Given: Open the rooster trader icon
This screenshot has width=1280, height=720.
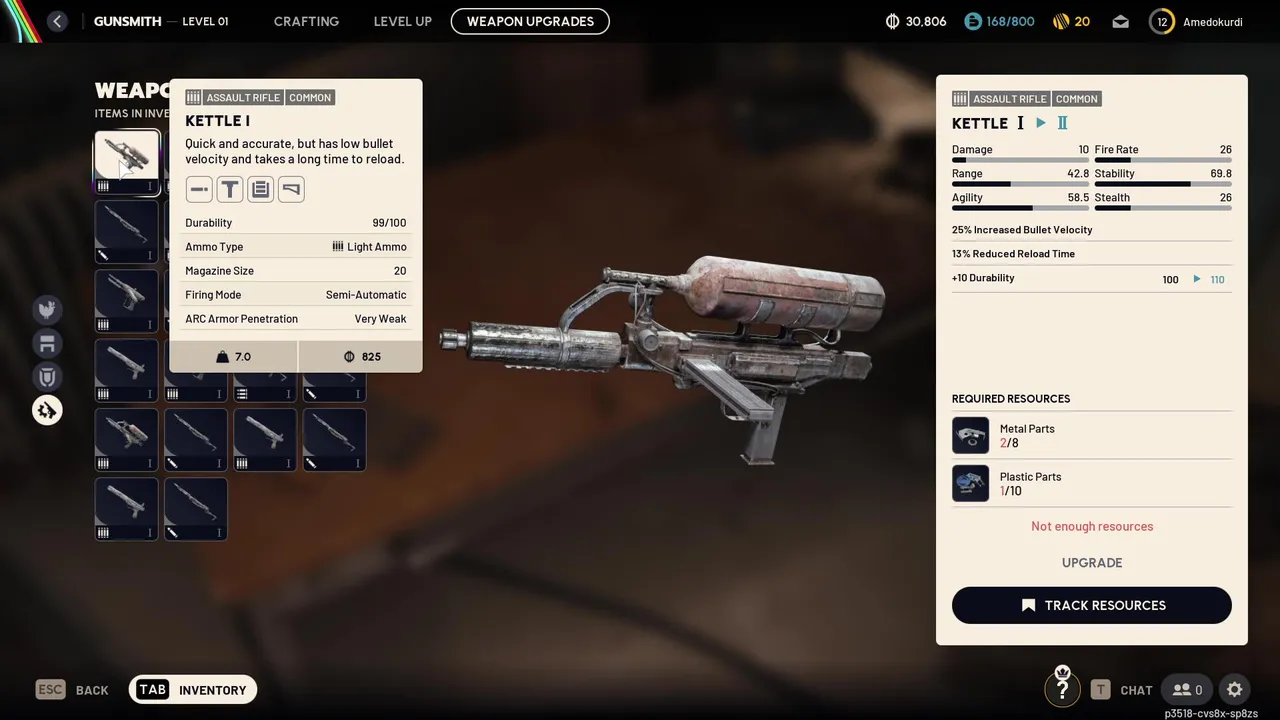Looking at the screenshot, I should pos(47,310).
